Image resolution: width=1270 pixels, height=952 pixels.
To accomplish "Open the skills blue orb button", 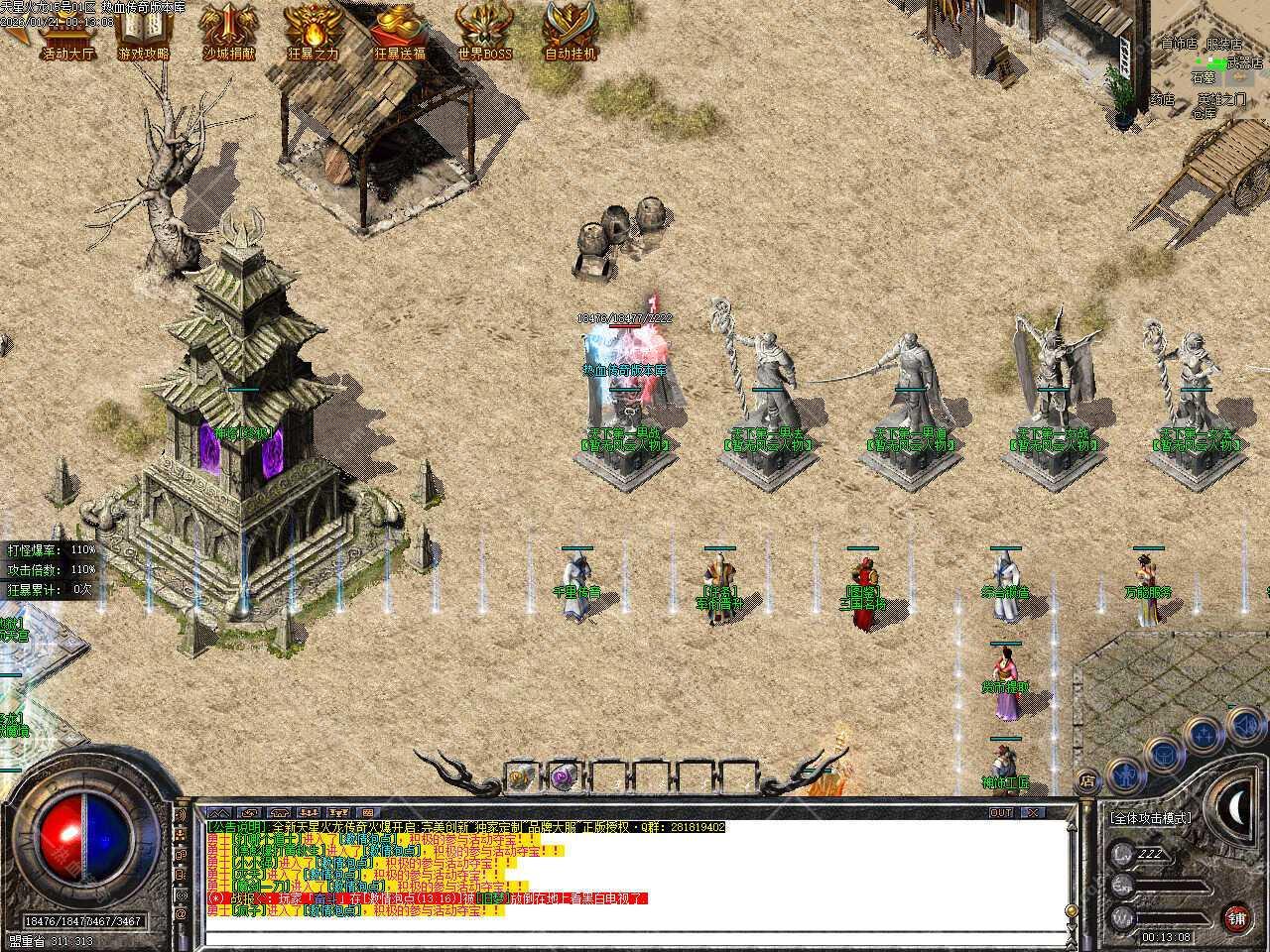I will (1205, 734).
